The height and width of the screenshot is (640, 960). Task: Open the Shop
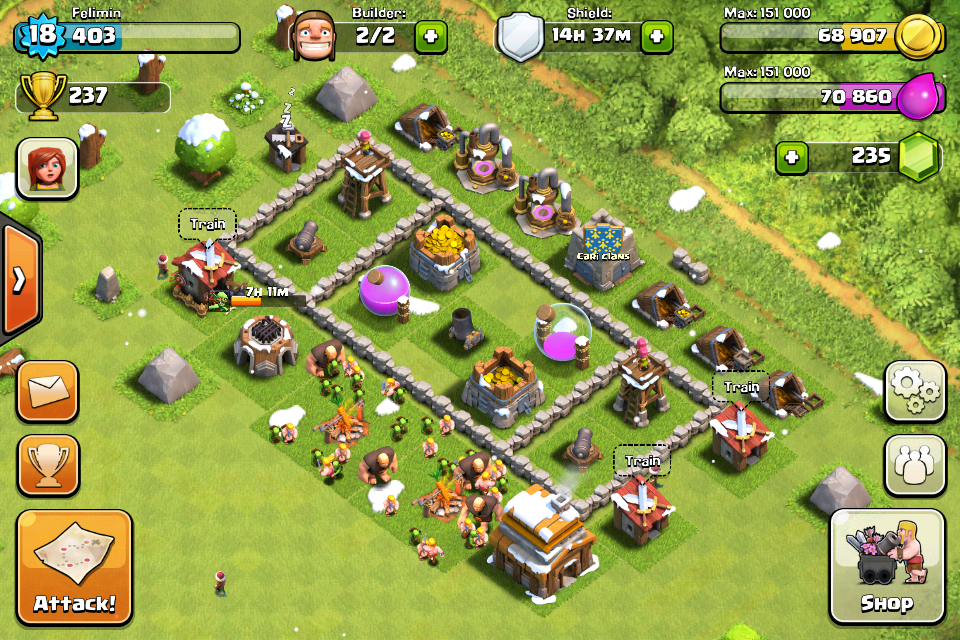coord(887,566)
